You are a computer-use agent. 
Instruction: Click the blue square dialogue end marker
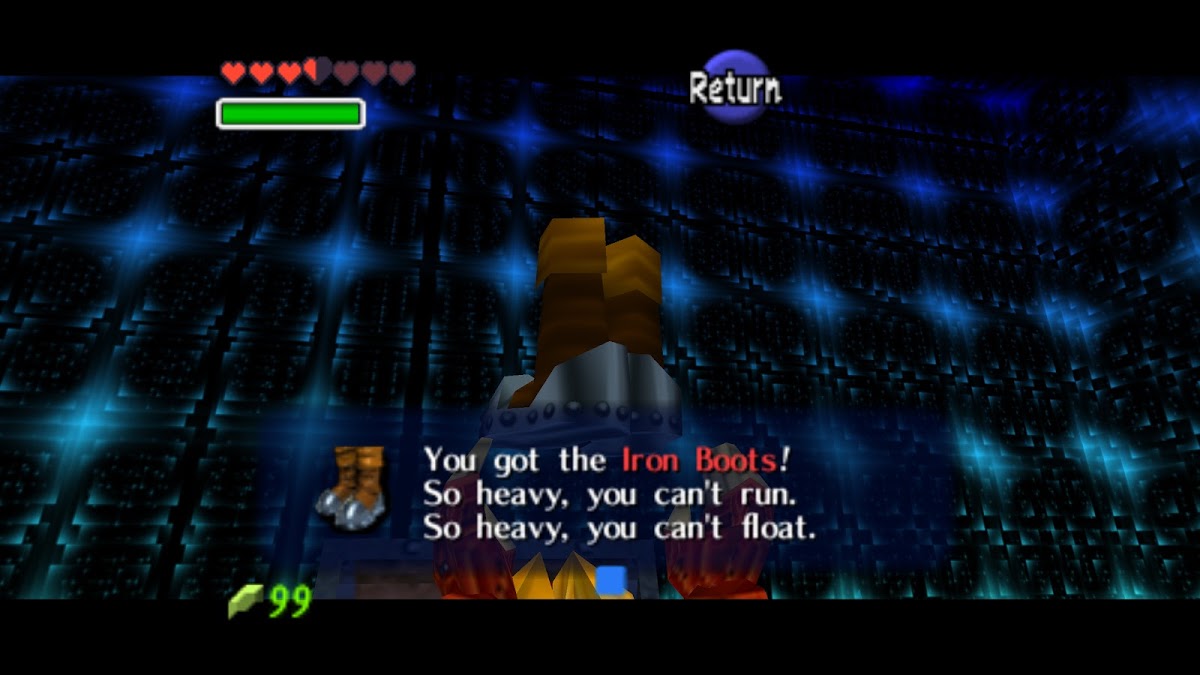tap(611, 579)
